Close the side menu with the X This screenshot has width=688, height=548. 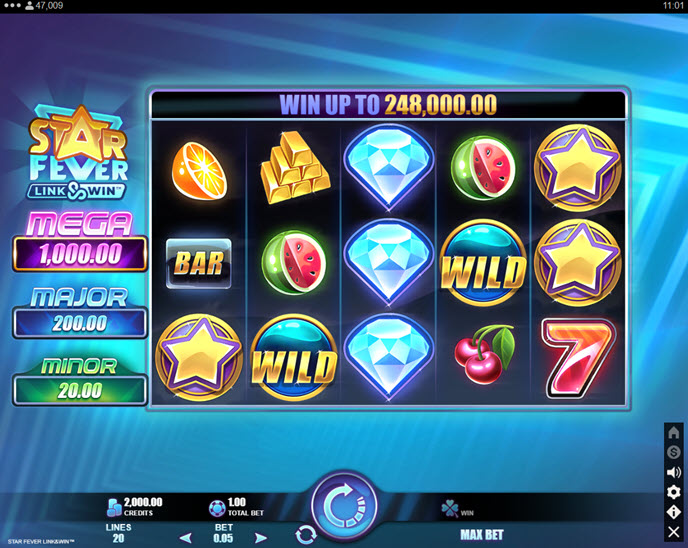coord(674,531)
